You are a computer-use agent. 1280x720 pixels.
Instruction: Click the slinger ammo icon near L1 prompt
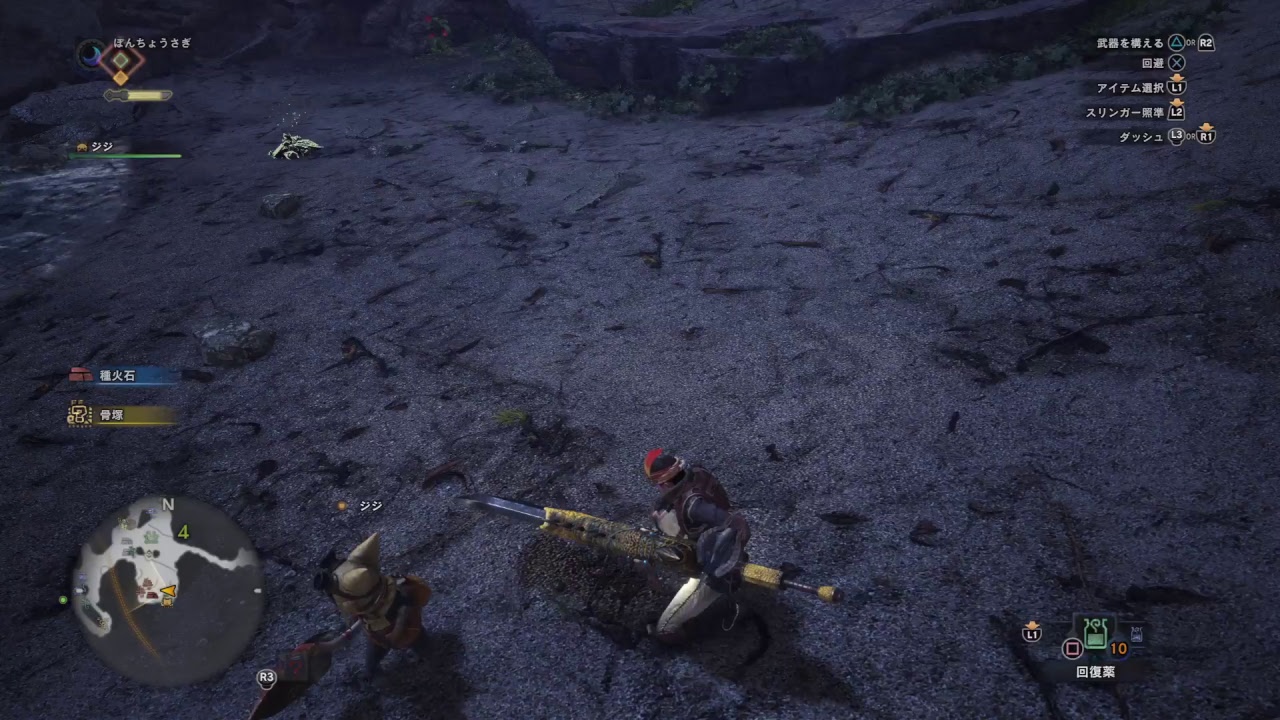(x=1030, y=630)
